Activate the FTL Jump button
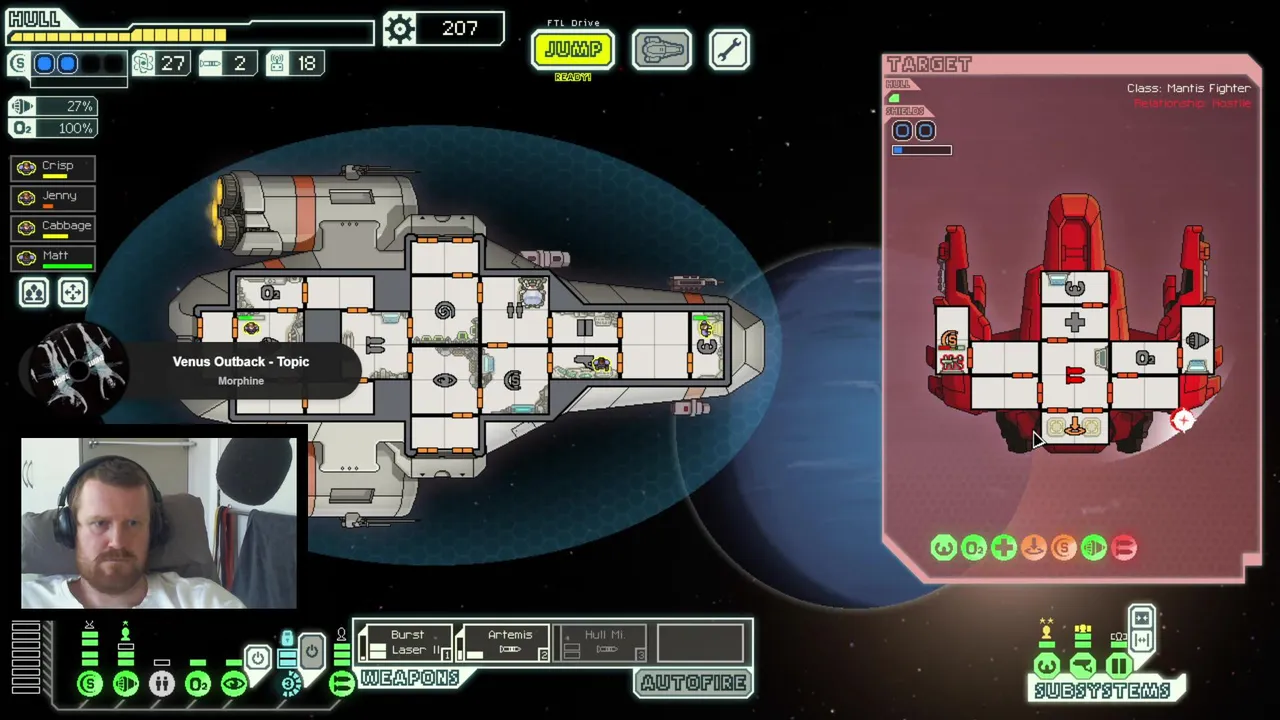 coord(572,49)
